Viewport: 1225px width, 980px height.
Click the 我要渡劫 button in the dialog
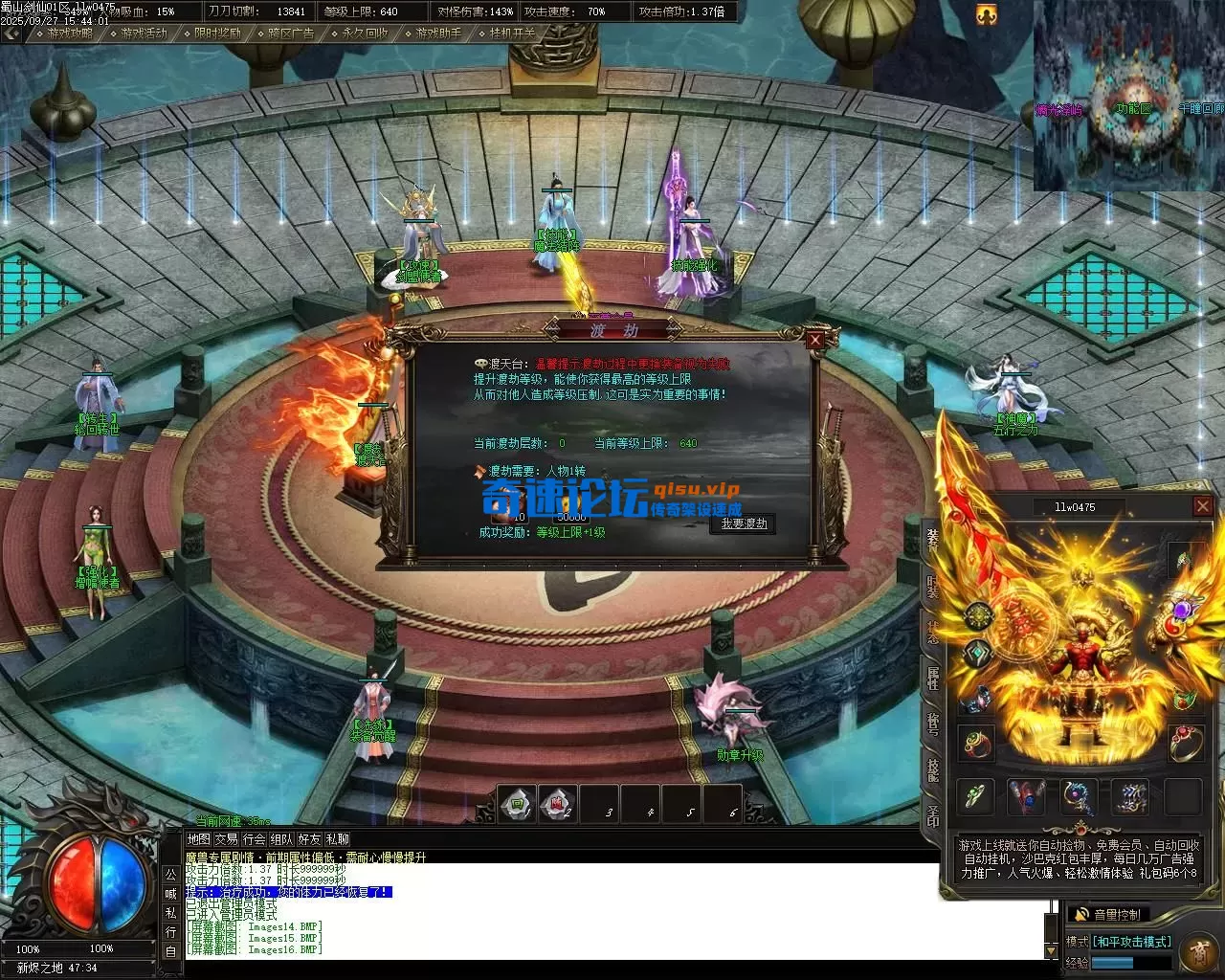[x=744, y=523]
